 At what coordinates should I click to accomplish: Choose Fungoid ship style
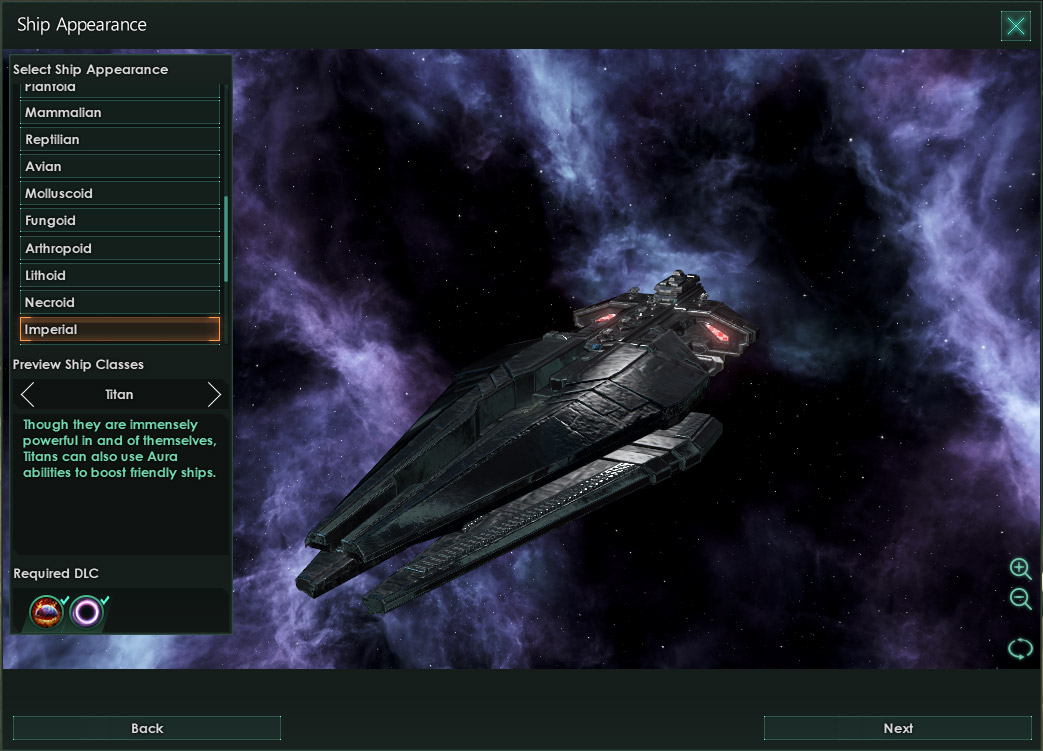coord(120,221)
